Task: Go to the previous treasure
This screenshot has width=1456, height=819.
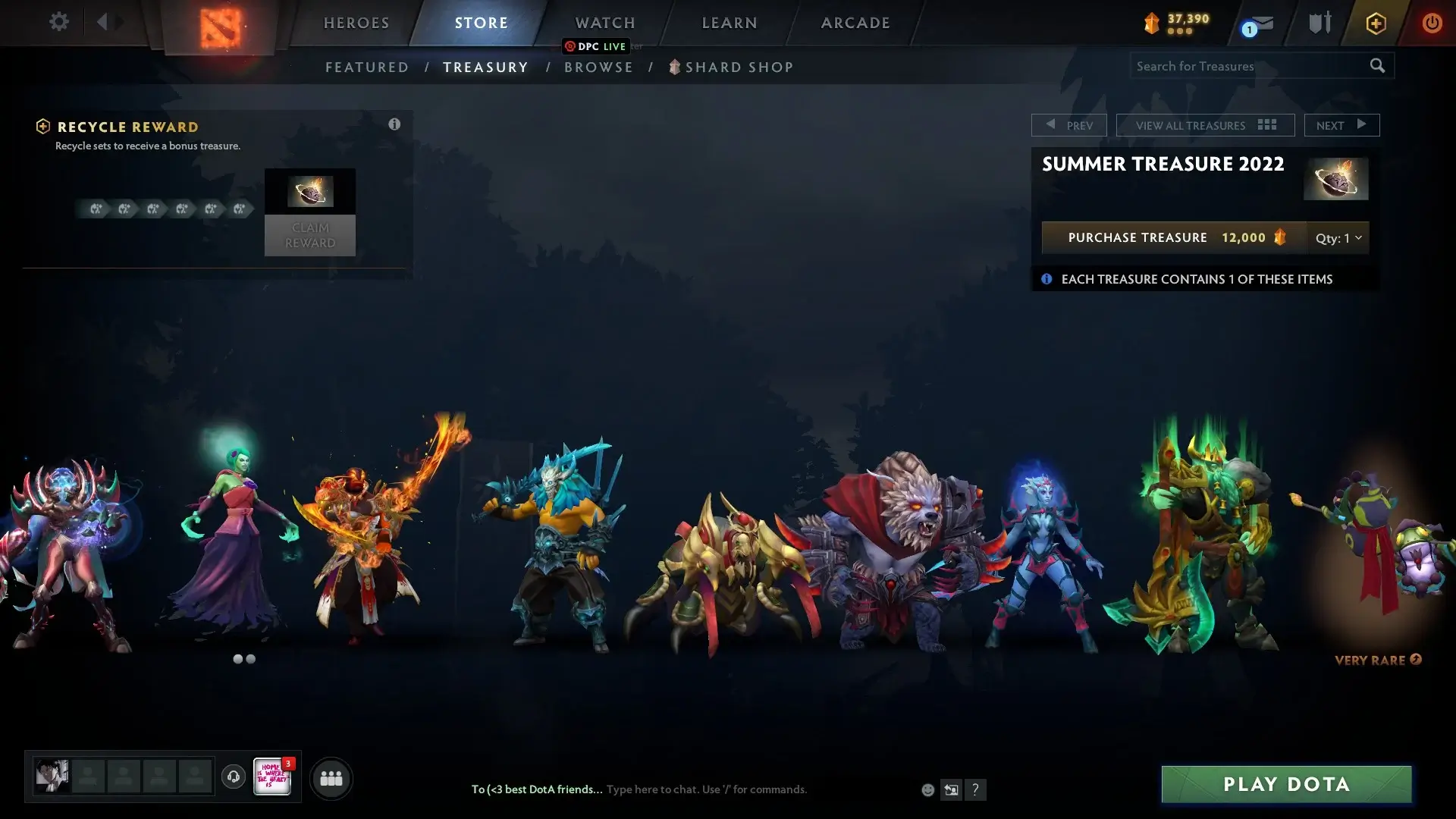Action: (x=1068, y=125)
